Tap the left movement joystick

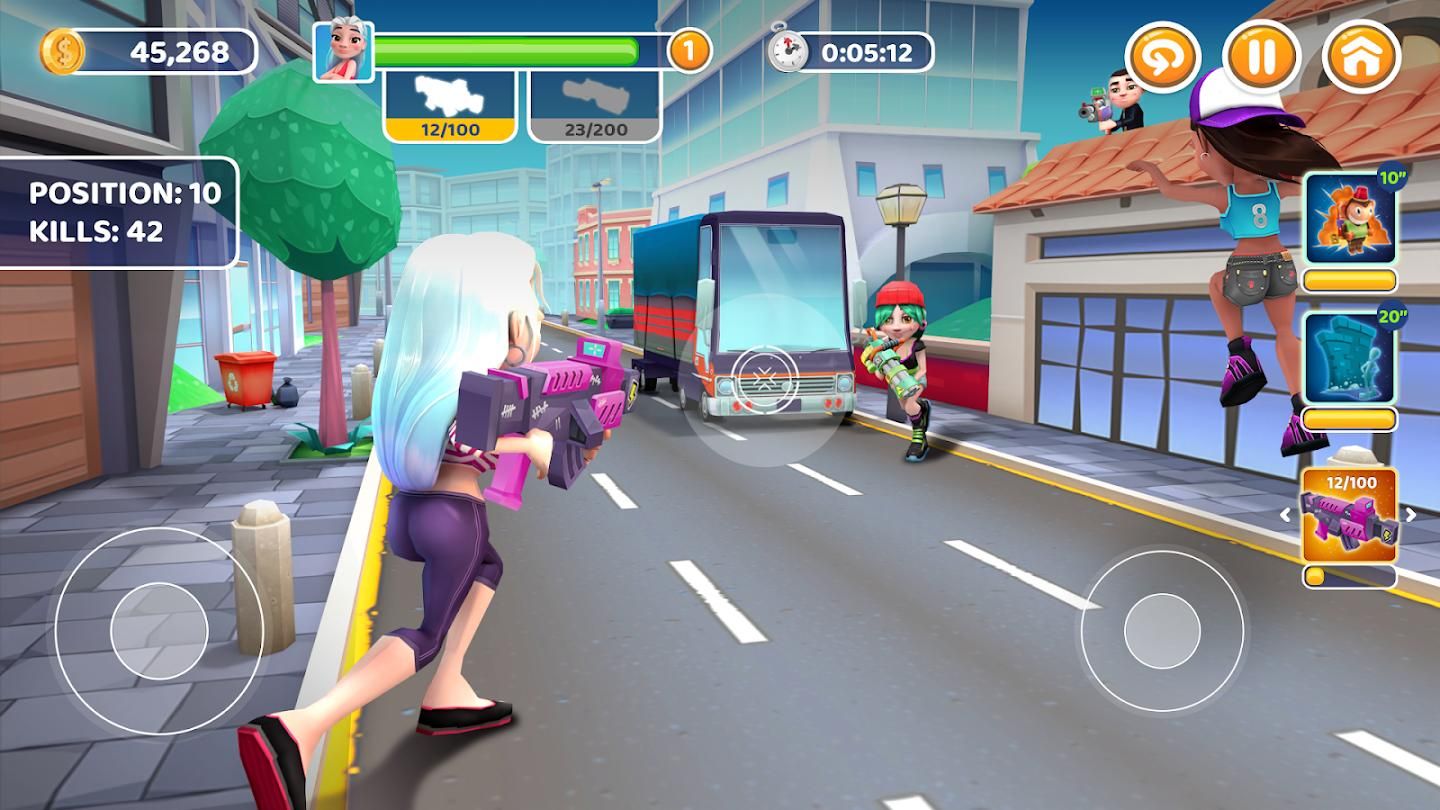[x=159, y=631]
